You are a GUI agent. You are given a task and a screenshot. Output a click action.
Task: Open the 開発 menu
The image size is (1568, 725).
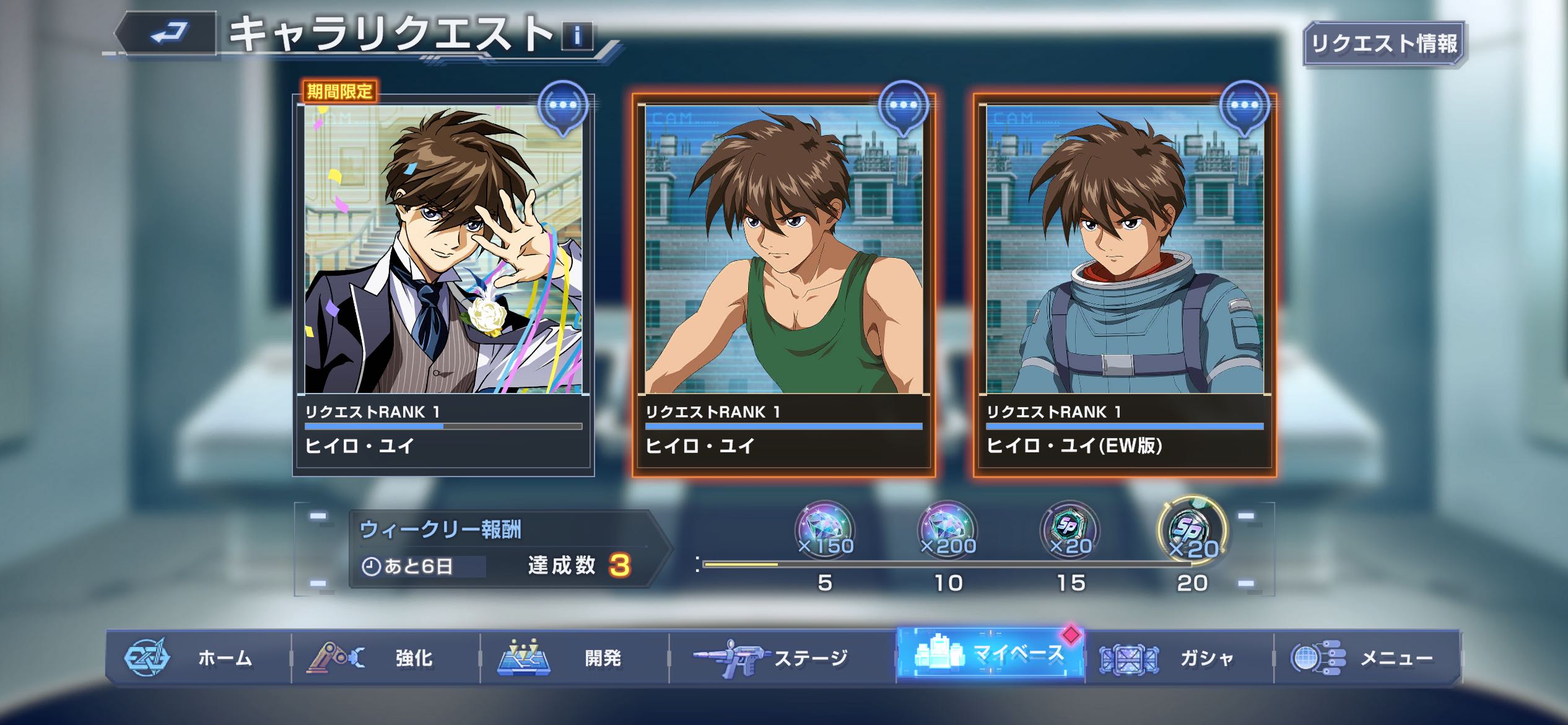[575, 657]
